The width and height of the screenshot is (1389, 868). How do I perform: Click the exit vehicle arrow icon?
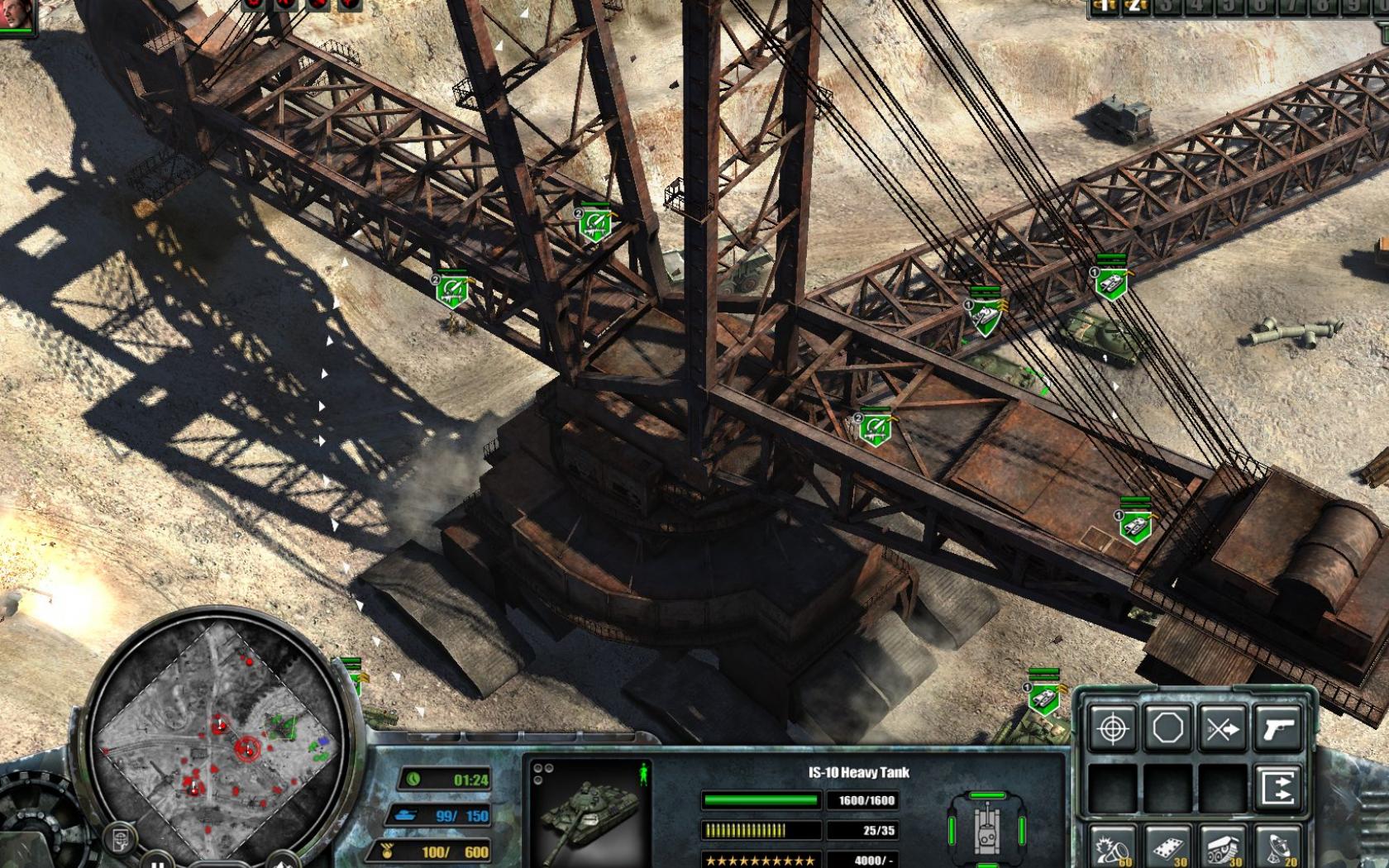1278,785
